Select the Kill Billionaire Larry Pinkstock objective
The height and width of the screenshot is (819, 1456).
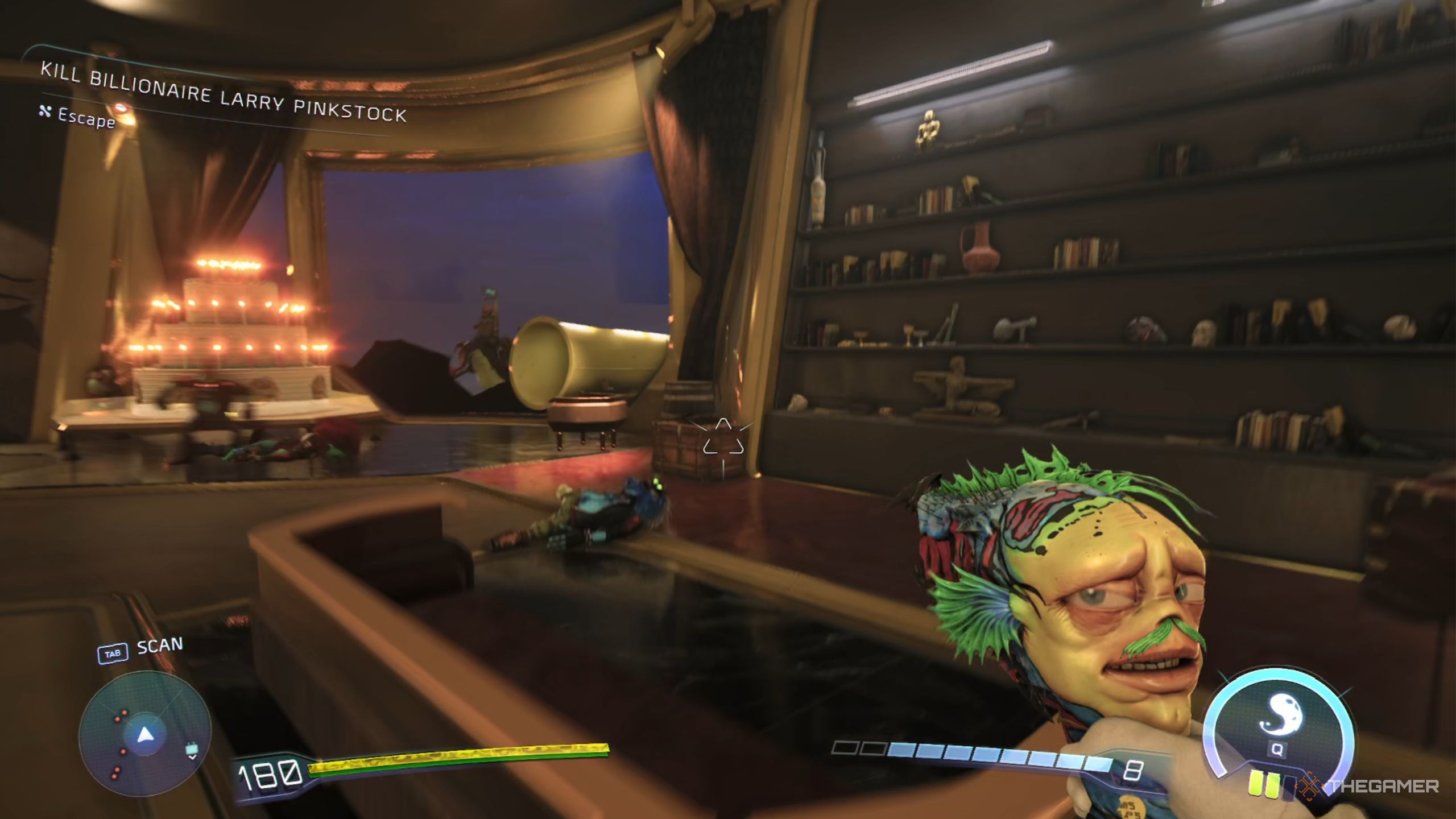tap(223, 92)
